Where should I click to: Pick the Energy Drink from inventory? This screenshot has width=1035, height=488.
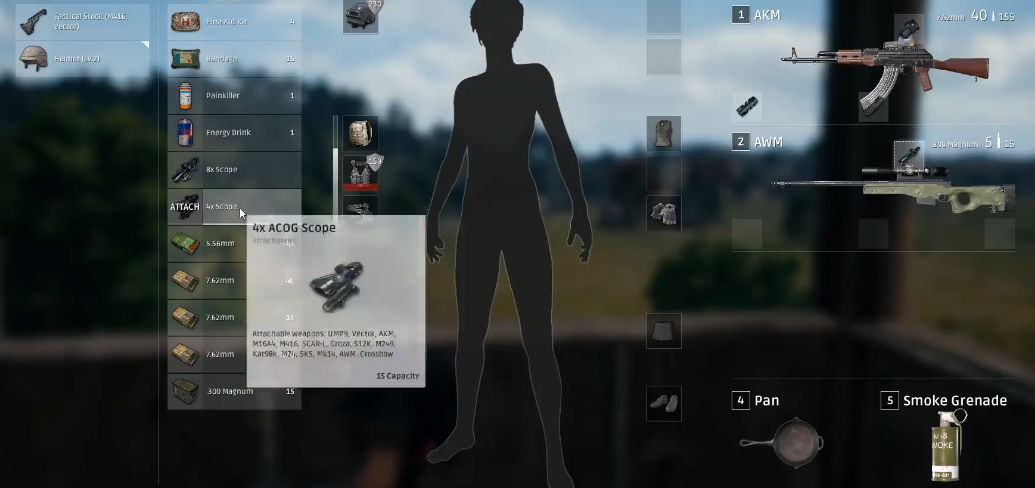(x=234, y=132)
